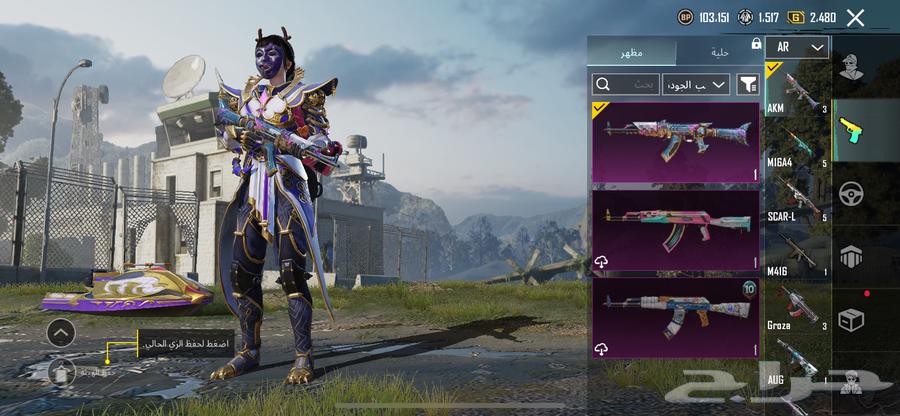900x416 pixels.
Task: Open the quality sort dropdown
Action: pyautogui.click(x=697, y=85)
